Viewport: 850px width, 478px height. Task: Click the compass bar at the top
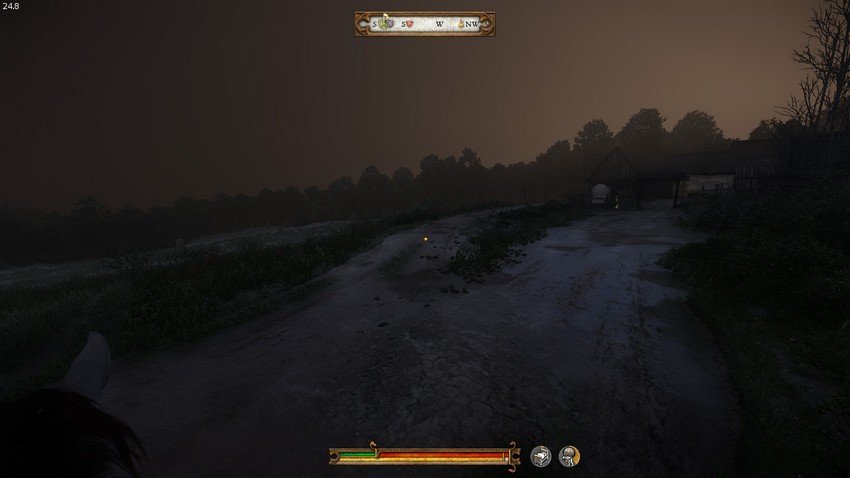click(x=425, y=24)
